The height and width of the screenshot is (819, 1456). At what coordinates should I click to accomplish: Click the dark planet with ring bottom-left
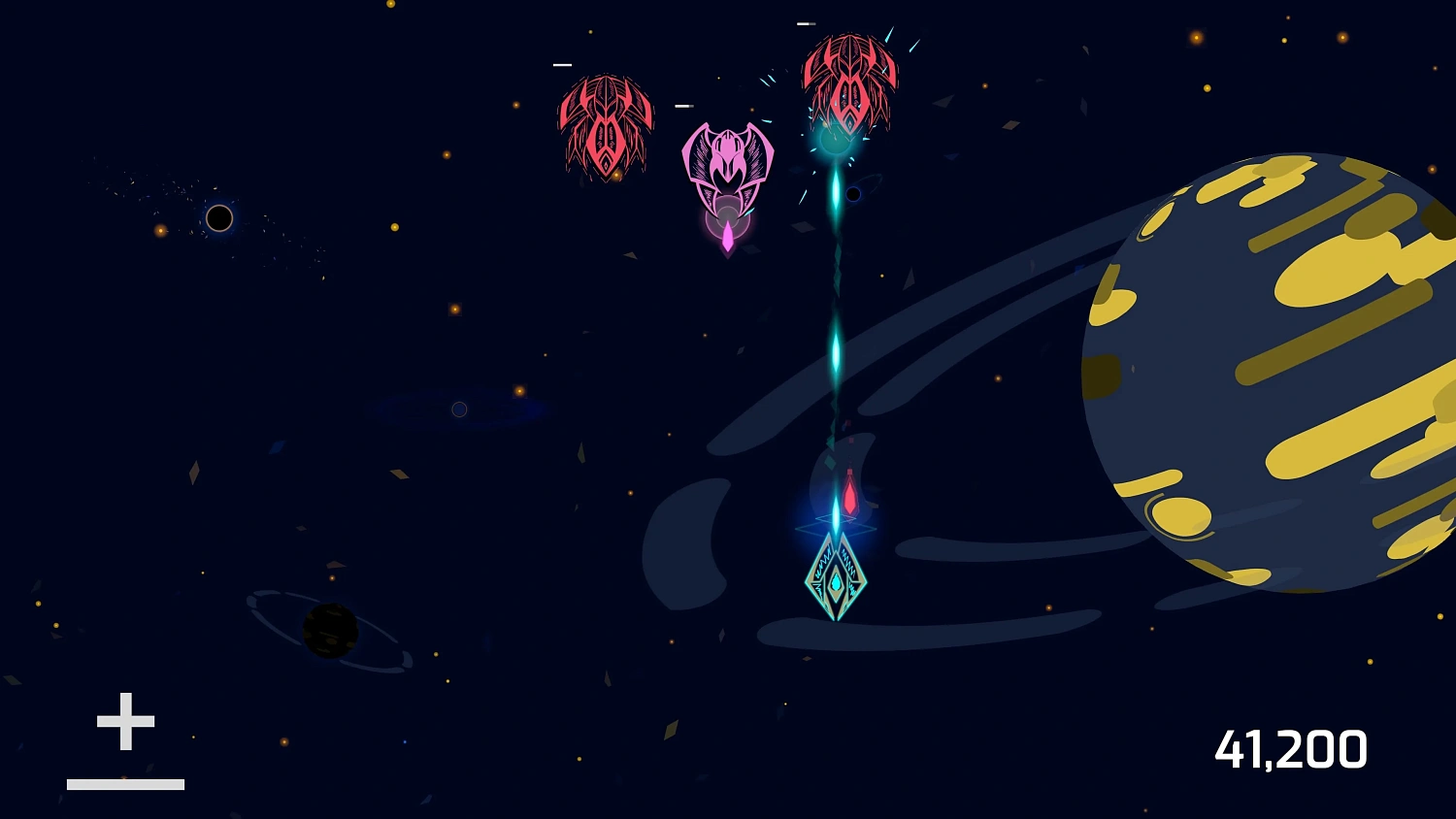(331, 633)
